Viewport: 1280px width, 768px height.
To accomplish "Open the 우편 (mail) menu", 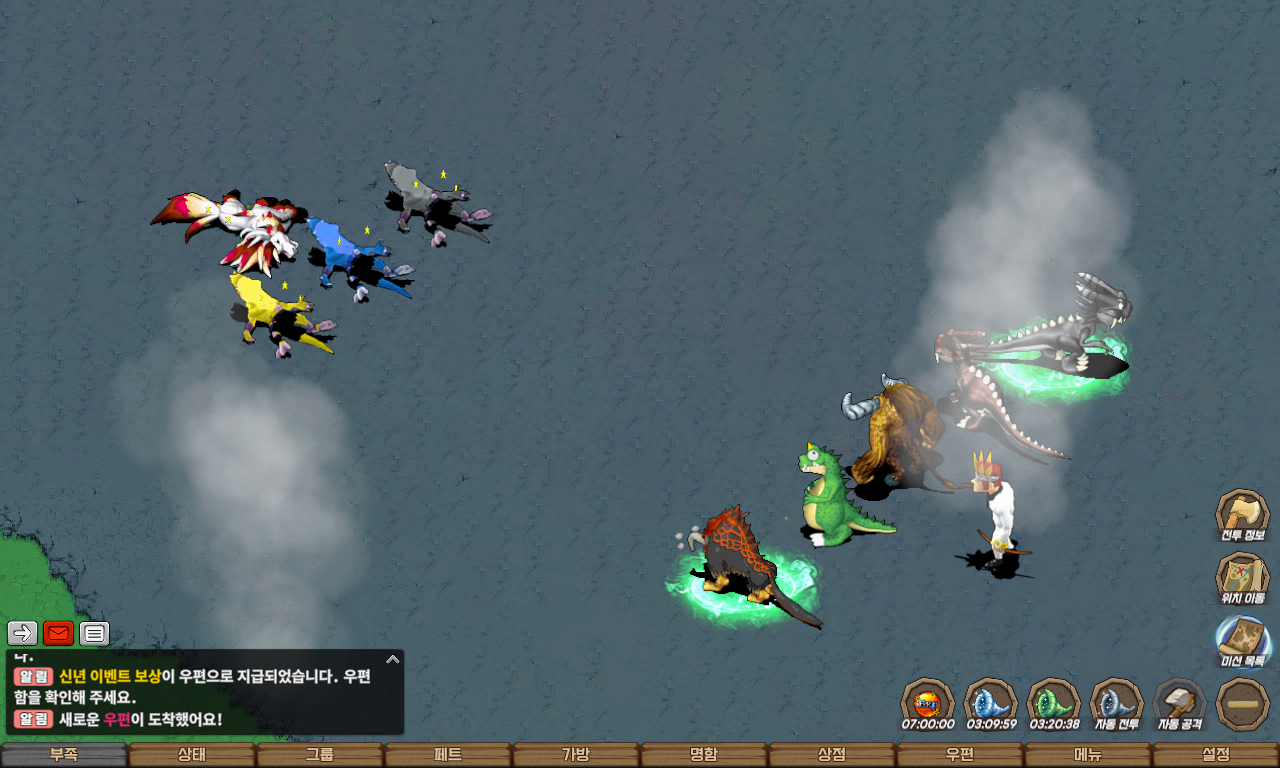I will 960,755.
